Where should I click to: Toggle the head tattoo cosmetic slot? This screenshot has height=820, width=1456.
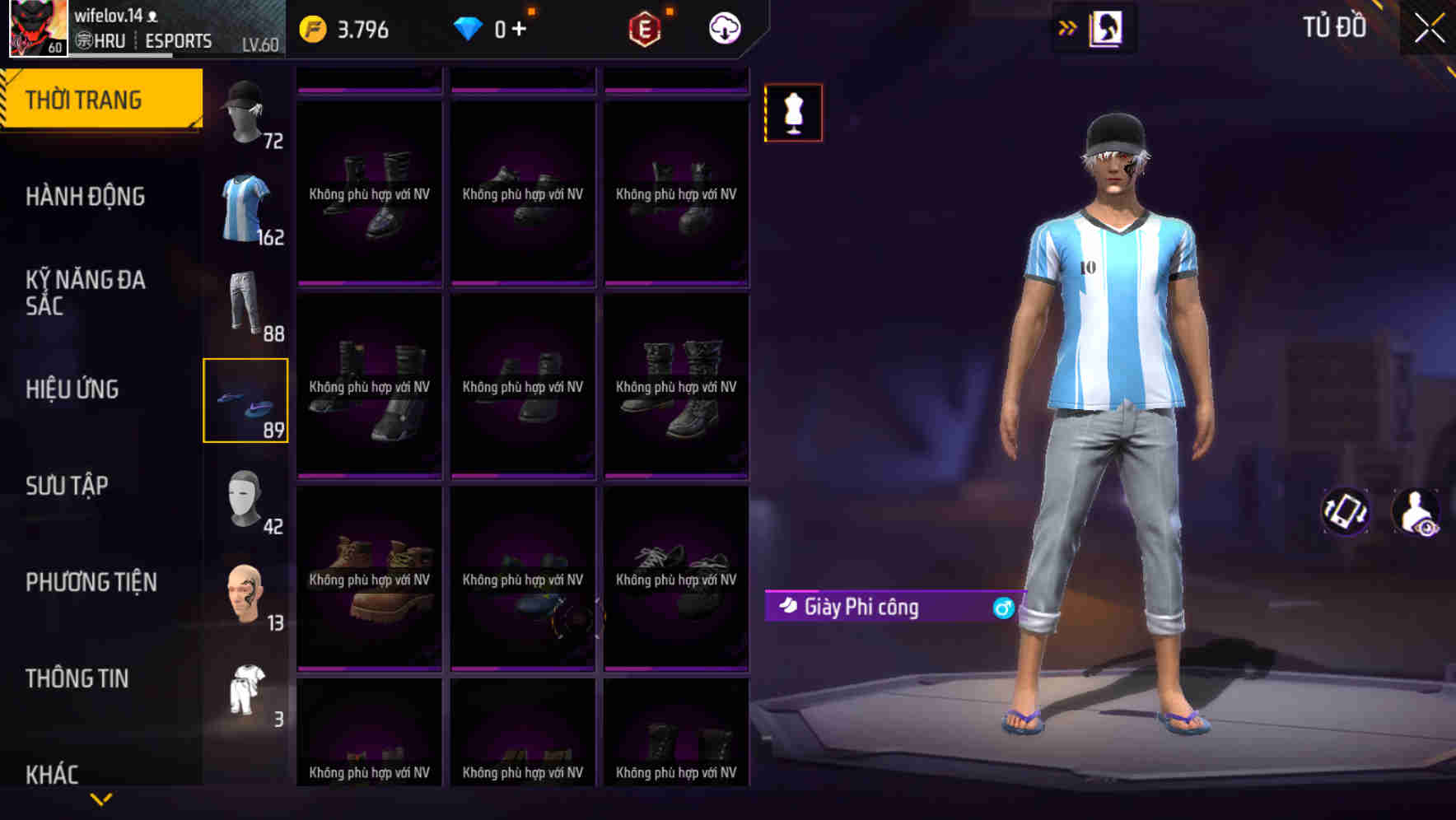tap(245, 594)
